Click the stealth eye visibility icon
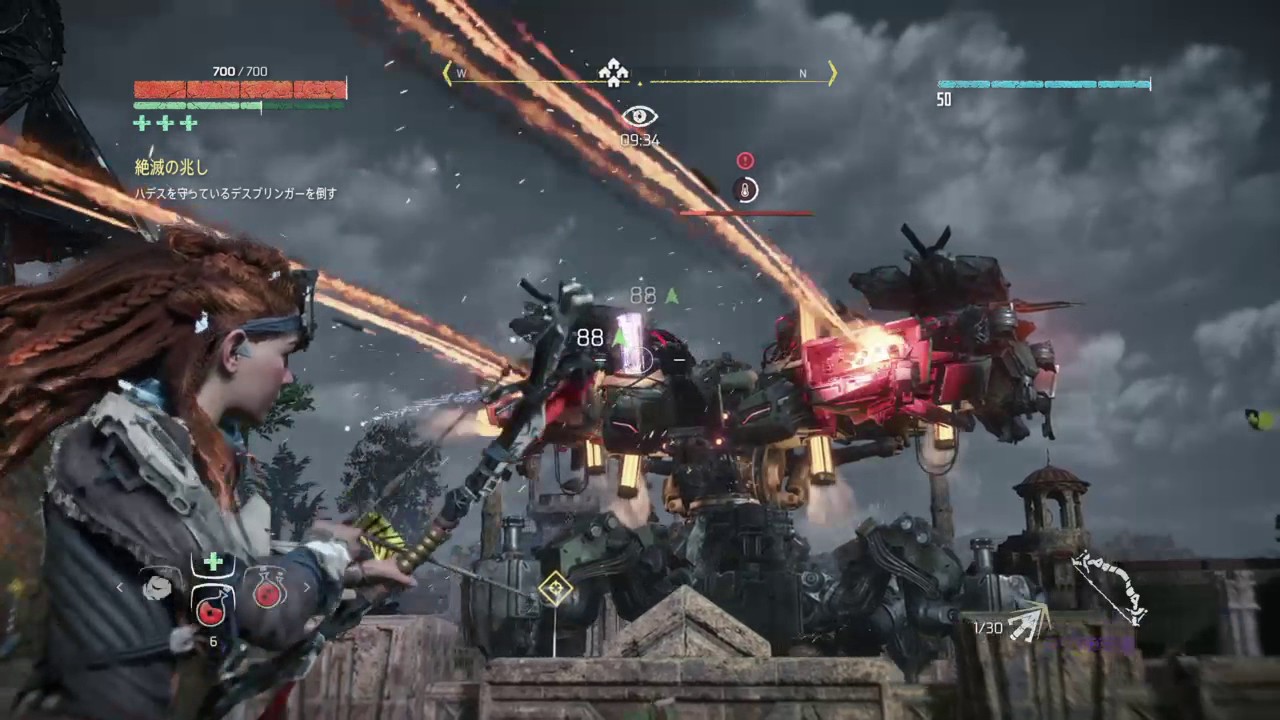 point(640,116)
